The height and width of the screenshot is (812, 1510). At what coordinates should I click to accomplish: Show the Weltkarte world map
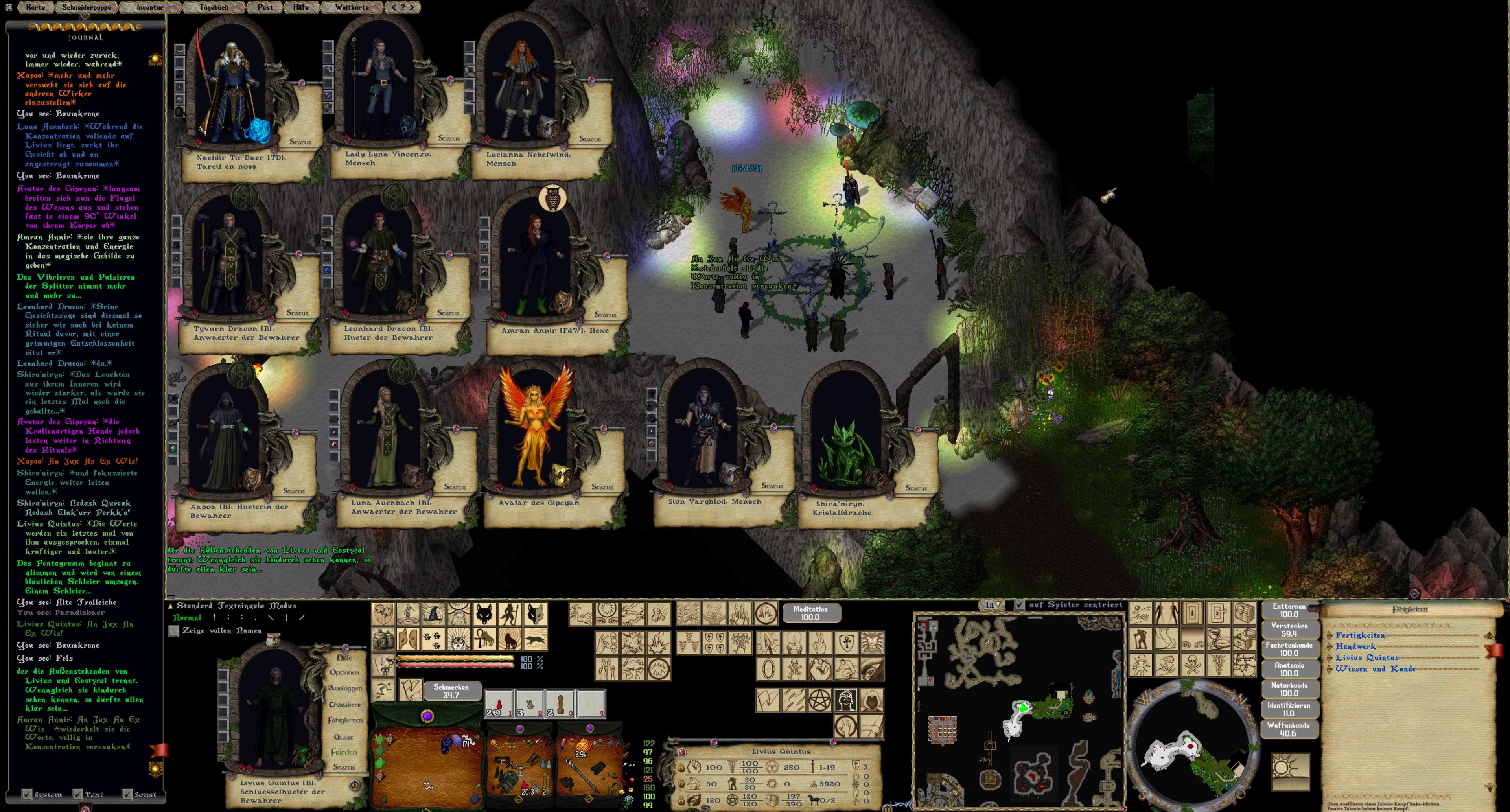(x=352, y=7)
